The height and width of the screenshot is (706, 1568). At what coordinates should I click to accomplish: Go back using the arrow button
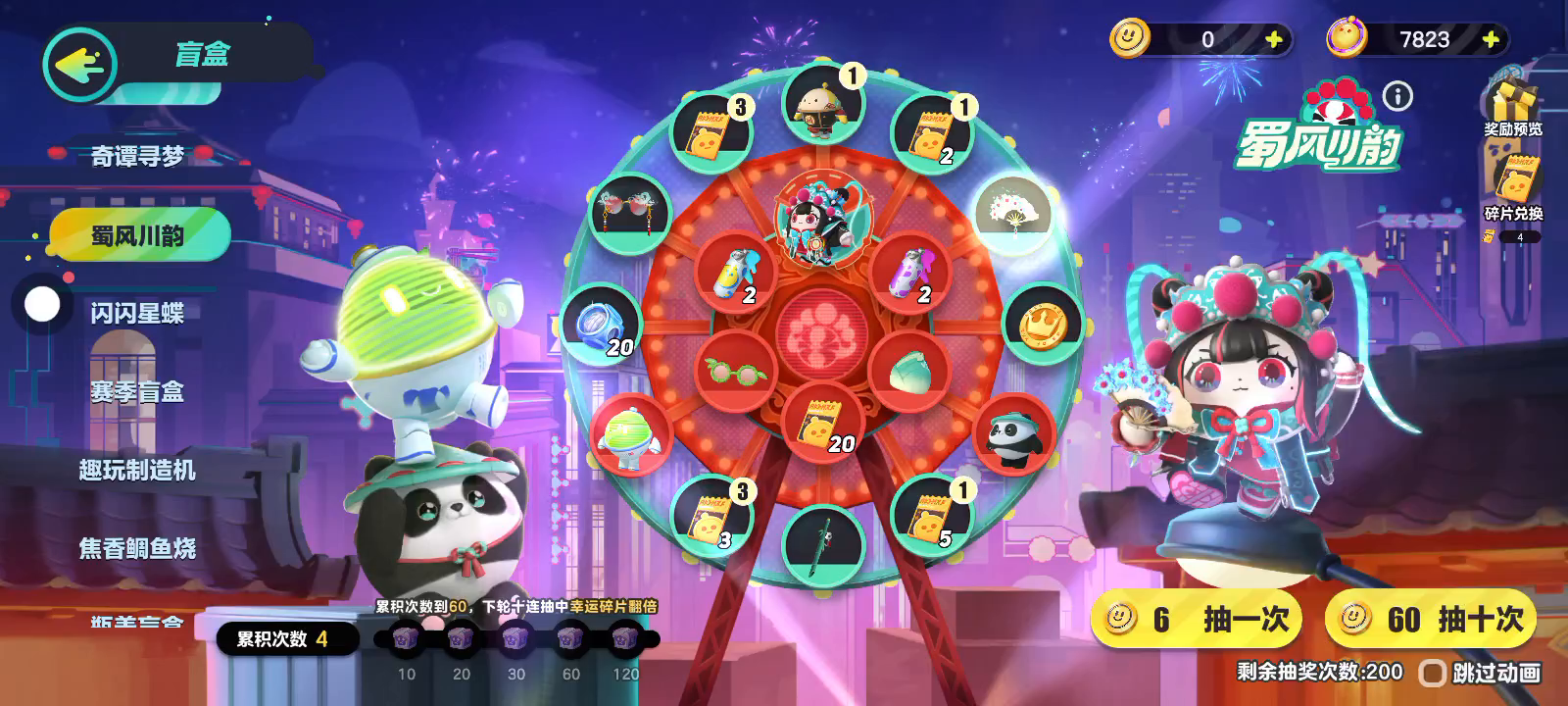pyautogui.click(x=79, y=65)
